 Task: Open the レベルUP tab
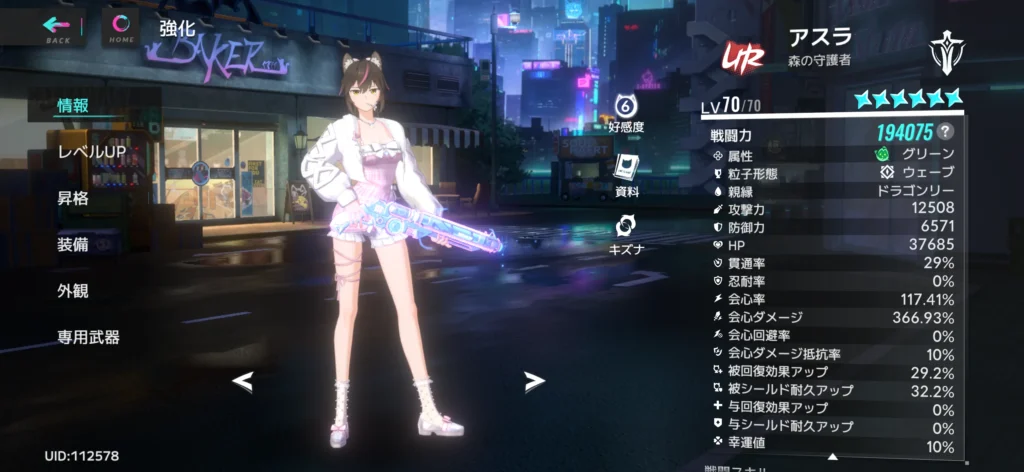(91, 151)
